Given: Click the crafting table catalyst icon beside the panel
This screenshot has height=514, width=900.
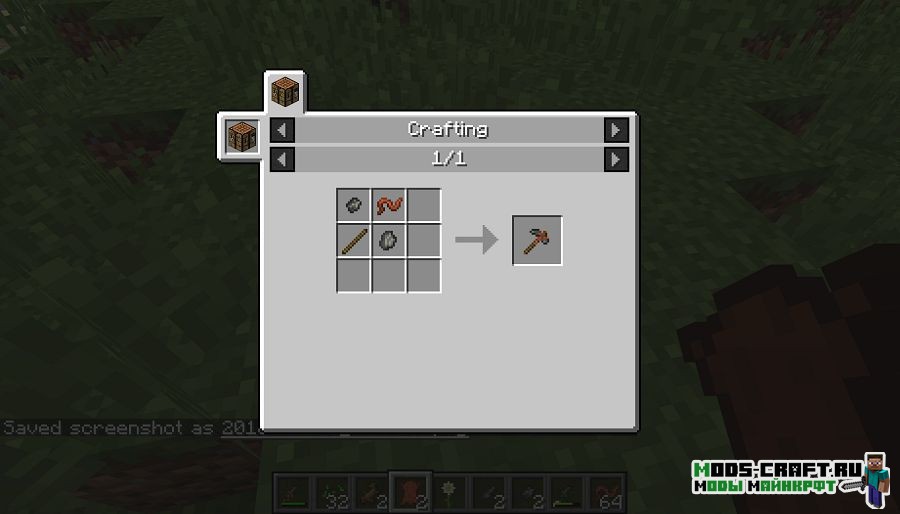Looking at the screenshot, I should pos(242,135).
